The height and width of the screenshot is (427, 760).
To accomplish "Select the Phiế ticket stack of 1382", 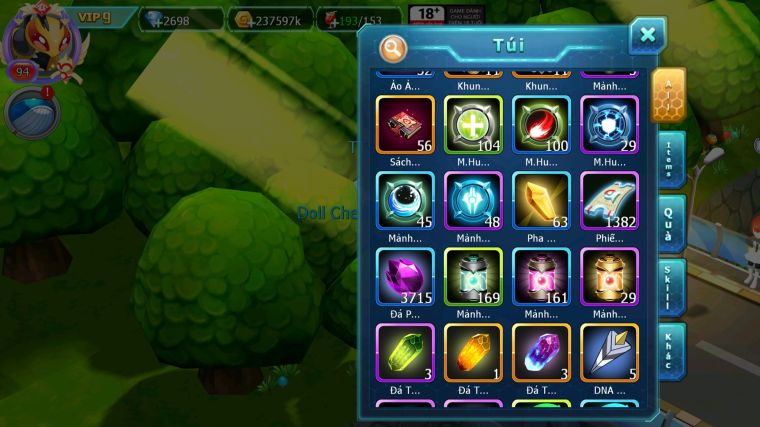I will pos(609,201).
